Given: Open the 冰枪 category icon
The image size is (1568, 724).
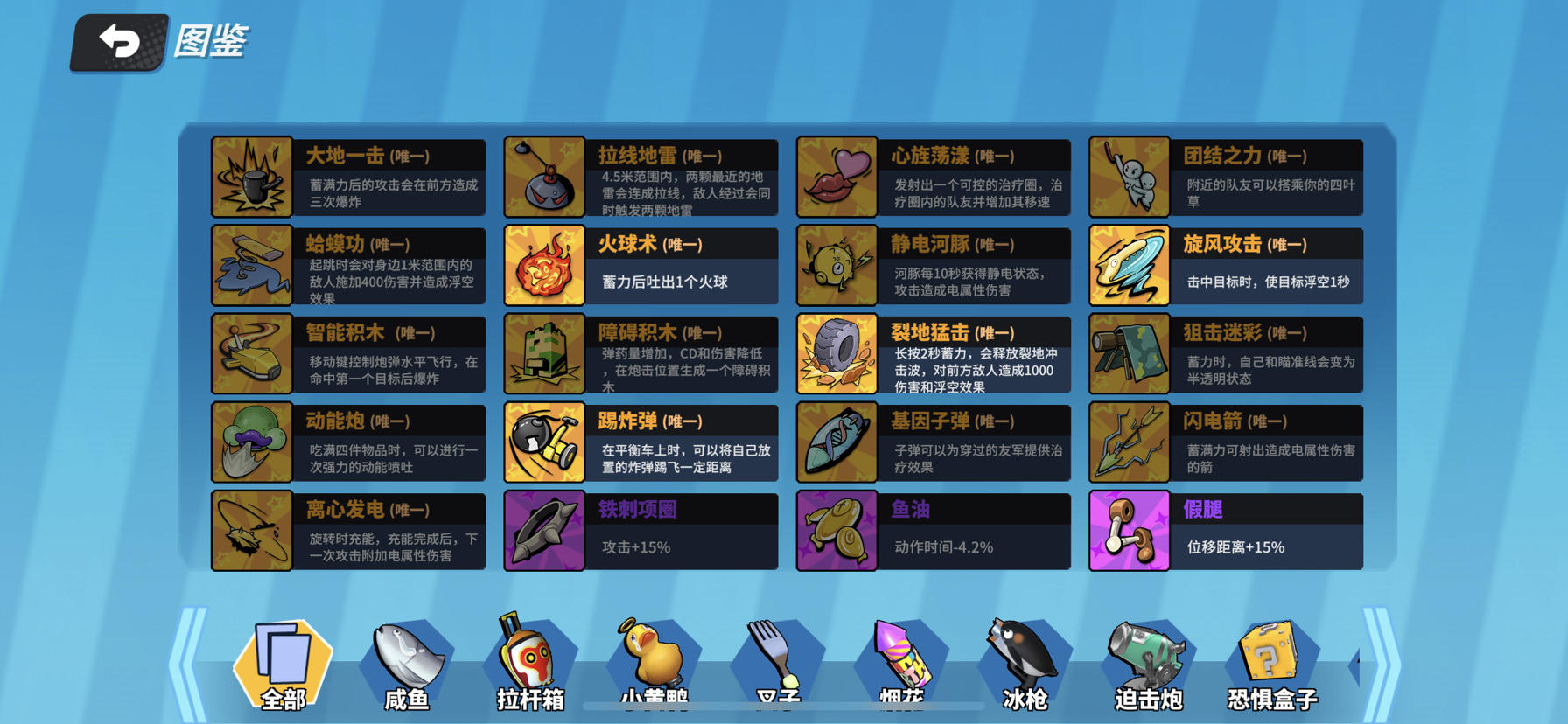Looking at the screenshot, I should (x=1025, y=663).
